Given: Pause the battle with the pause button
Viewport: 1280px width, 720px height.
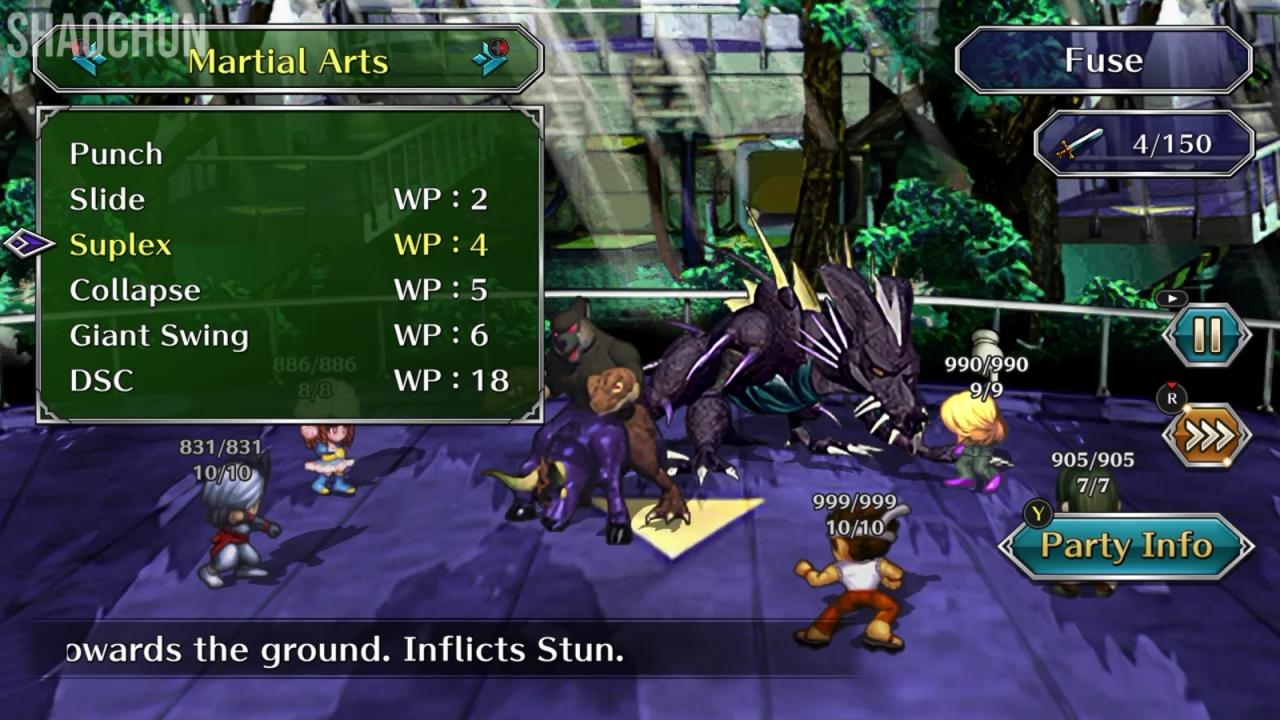Looking at the screenshot, I should click(1207, 336).
